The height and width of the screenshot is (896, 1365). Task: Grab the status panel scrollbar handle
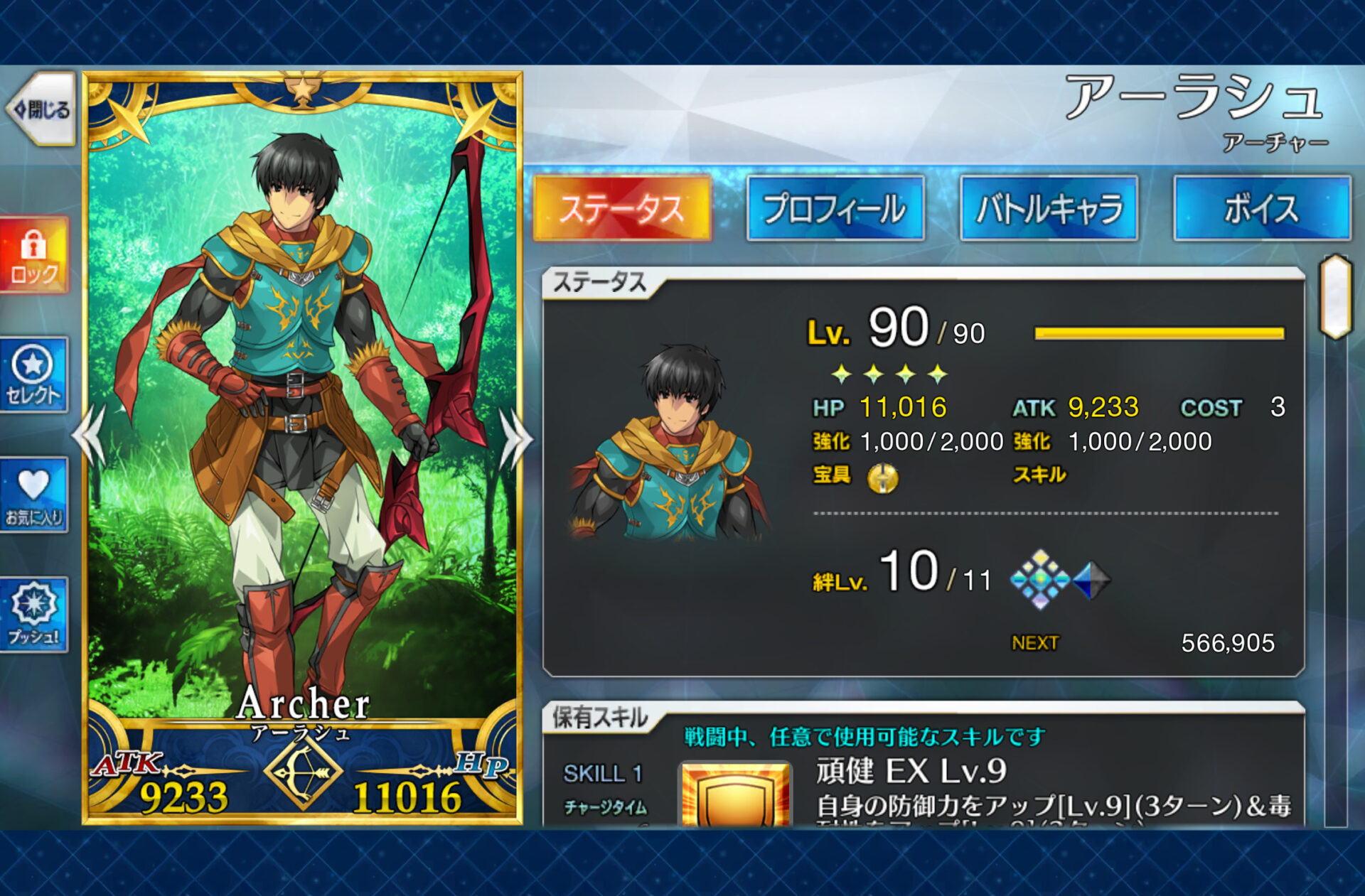coord(1335,296)
